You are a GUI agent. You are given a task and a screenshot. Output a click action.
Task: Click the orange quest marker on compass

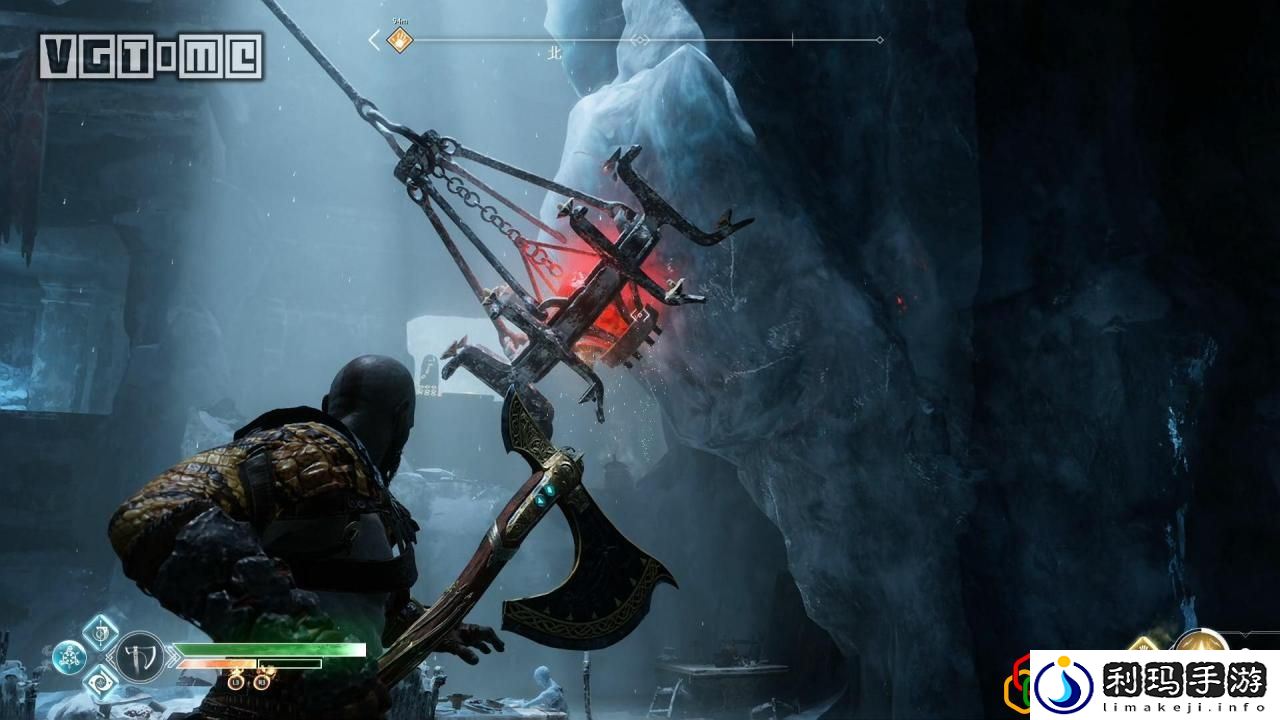[400, 40]
